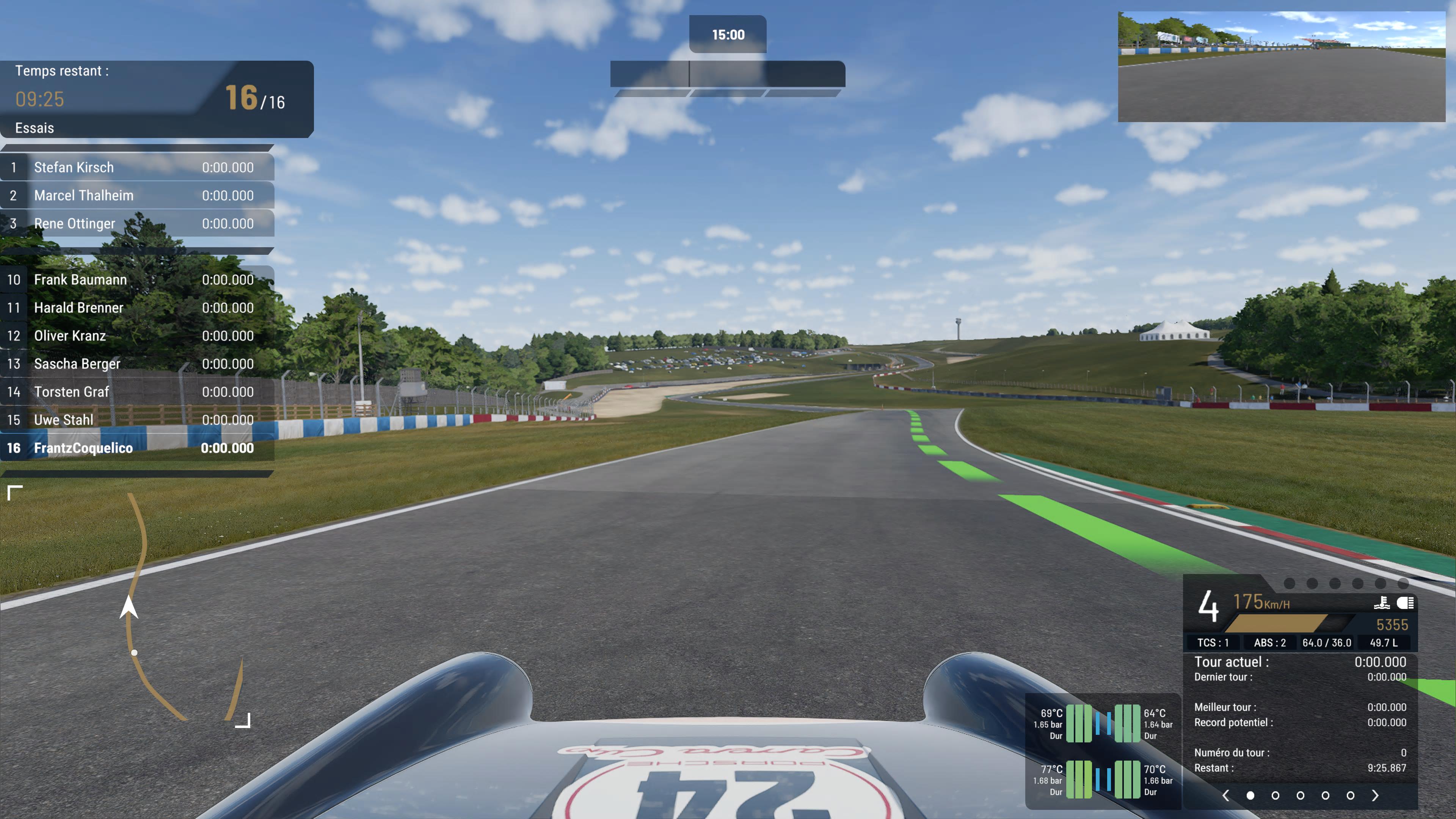Screen dimensions: 1456x819
Task: Click Frank Baumann in the timing list
Action: click(x=137, y=280)
